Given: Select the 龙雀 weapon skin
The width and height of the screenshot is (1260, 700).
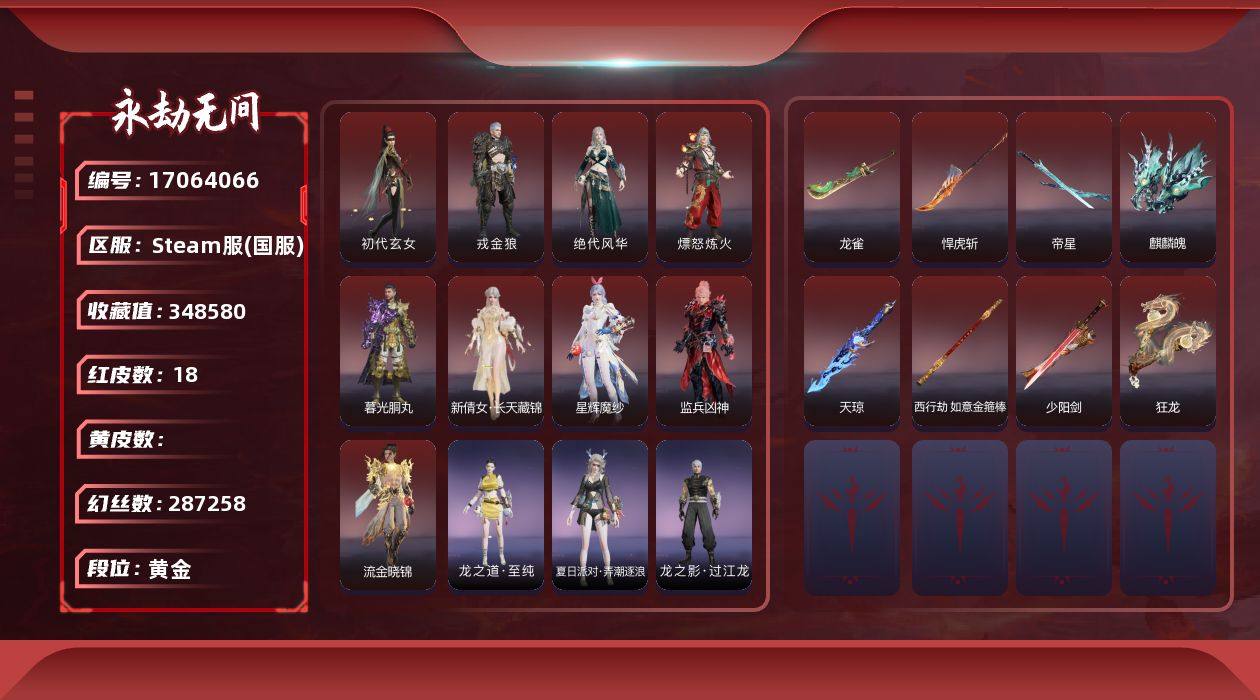Looking at the screenshot, I should pos(852,186).
